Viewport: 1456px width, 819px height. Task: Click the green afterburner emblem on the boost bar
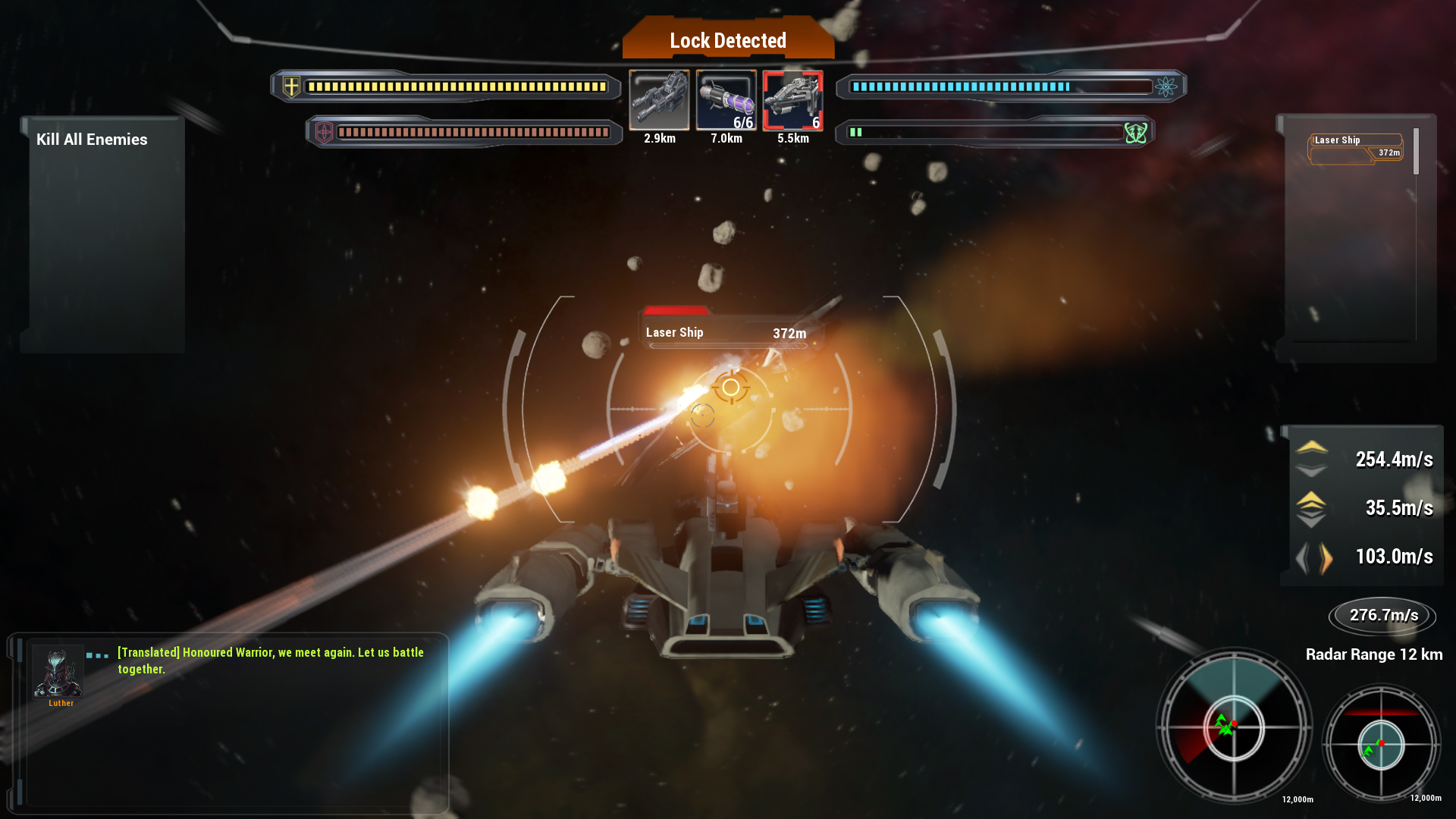point(1135,132)
